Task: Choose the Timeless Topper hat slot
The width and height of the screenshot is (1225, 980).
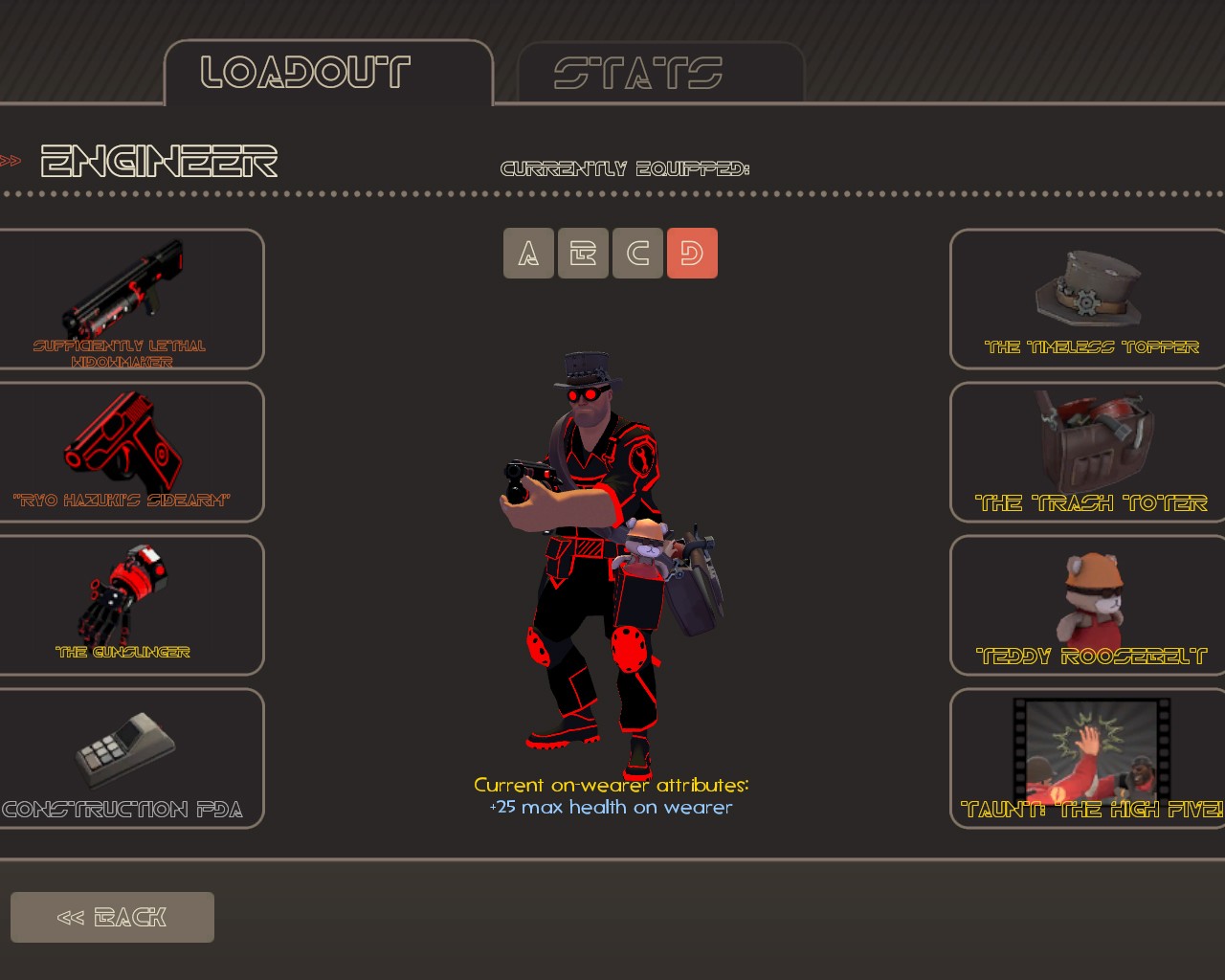Action: [1089, 299]
